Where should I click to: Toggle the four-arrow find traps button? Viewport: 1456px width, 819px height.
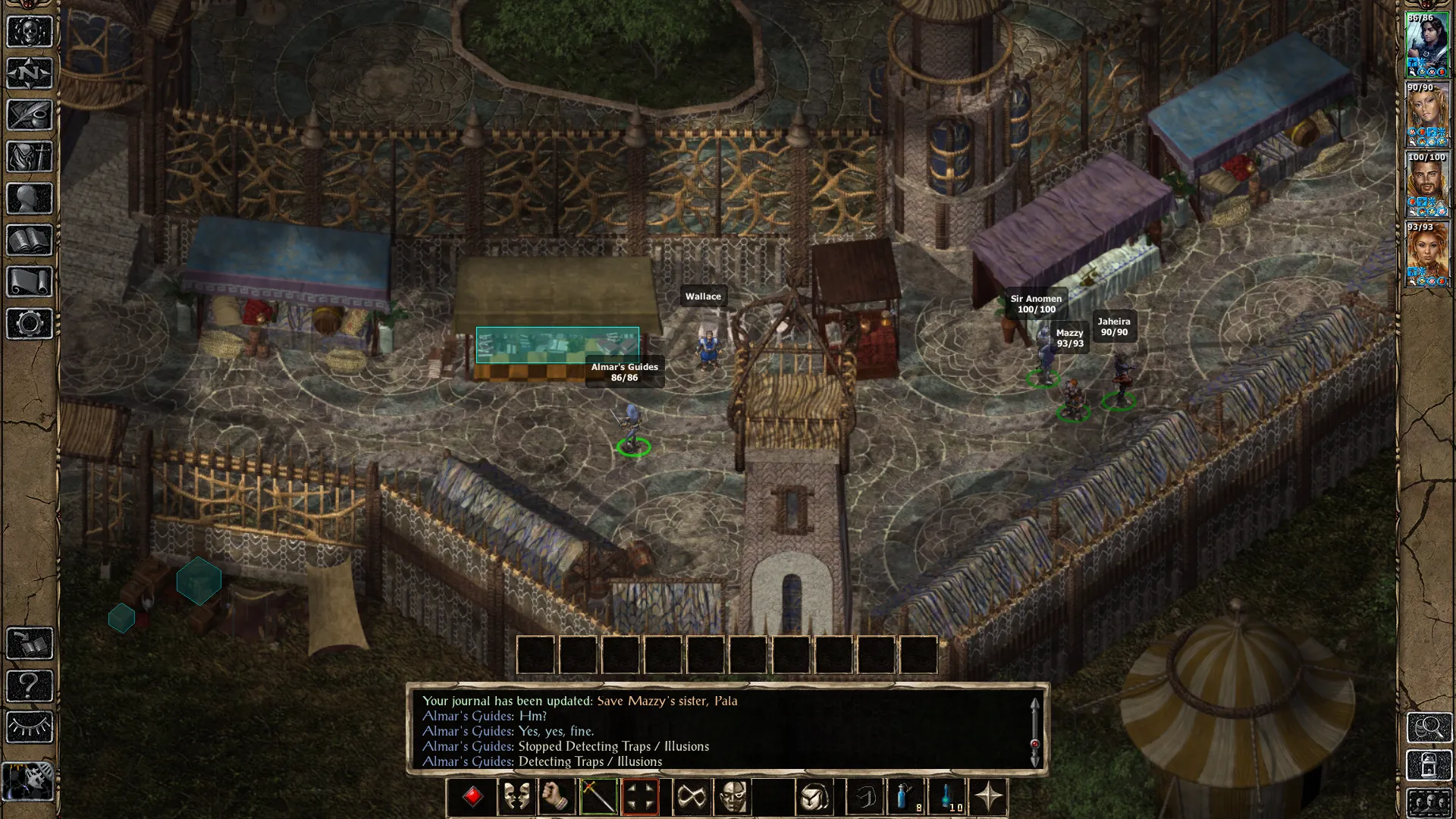coord(640,797)
